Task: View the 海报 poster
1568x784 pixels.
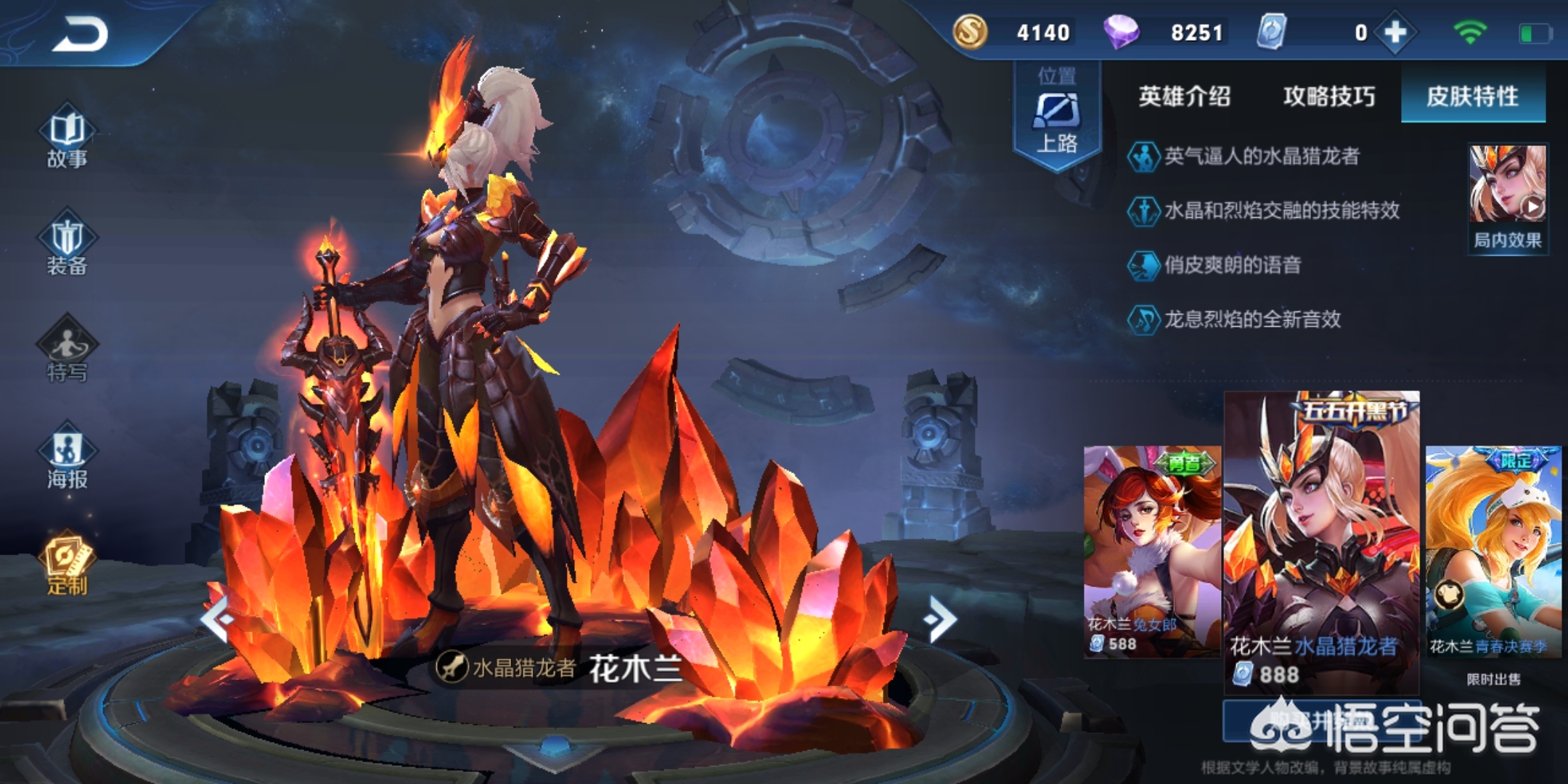Action: coord(67,457)
